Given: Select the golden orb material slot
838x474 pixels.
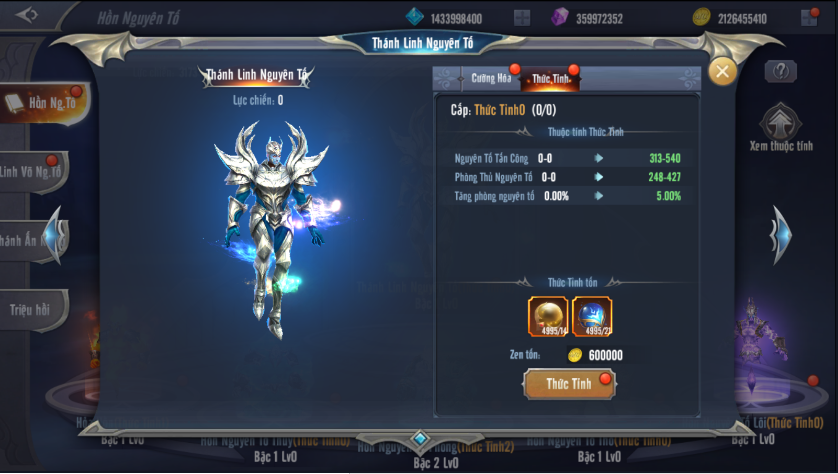Looking at the screenshot, I should click(547, 317).
